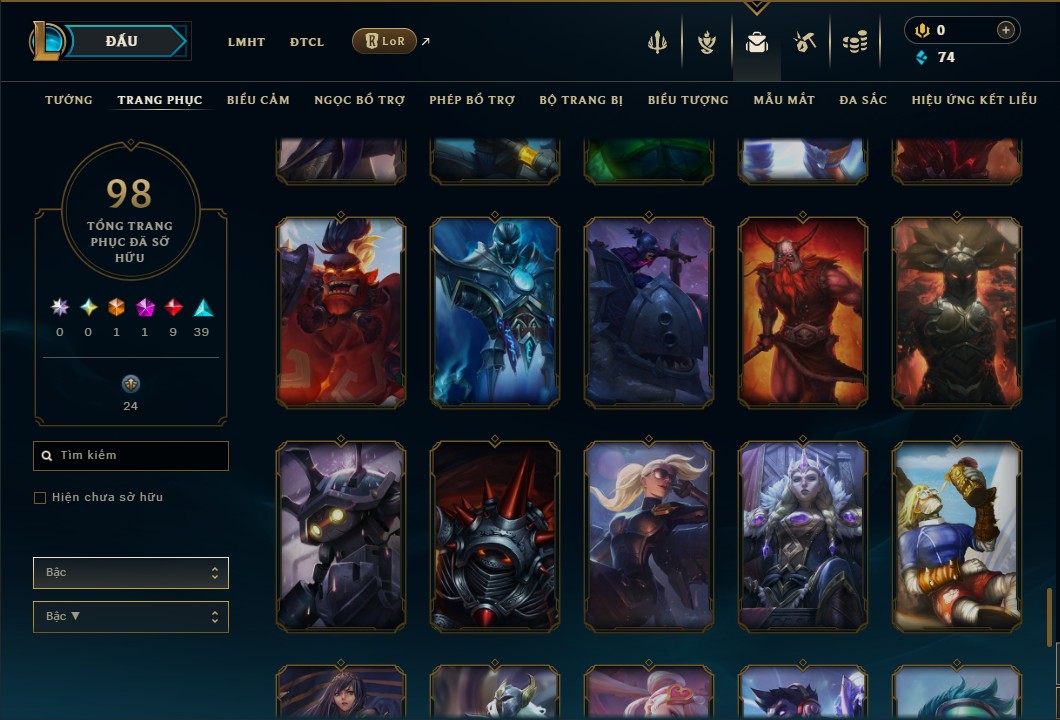1060x720 pixels.
Task: Open the MẪU MẮT tab
Action: pyautogui.click(x=784, y=100)
